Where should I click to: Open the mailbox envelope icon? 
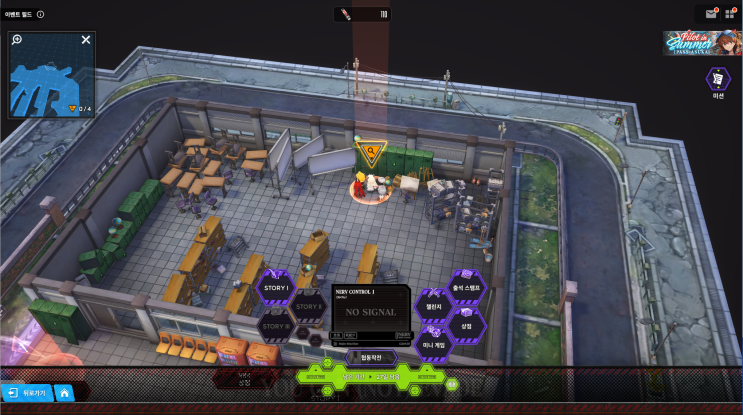point(711,13)
